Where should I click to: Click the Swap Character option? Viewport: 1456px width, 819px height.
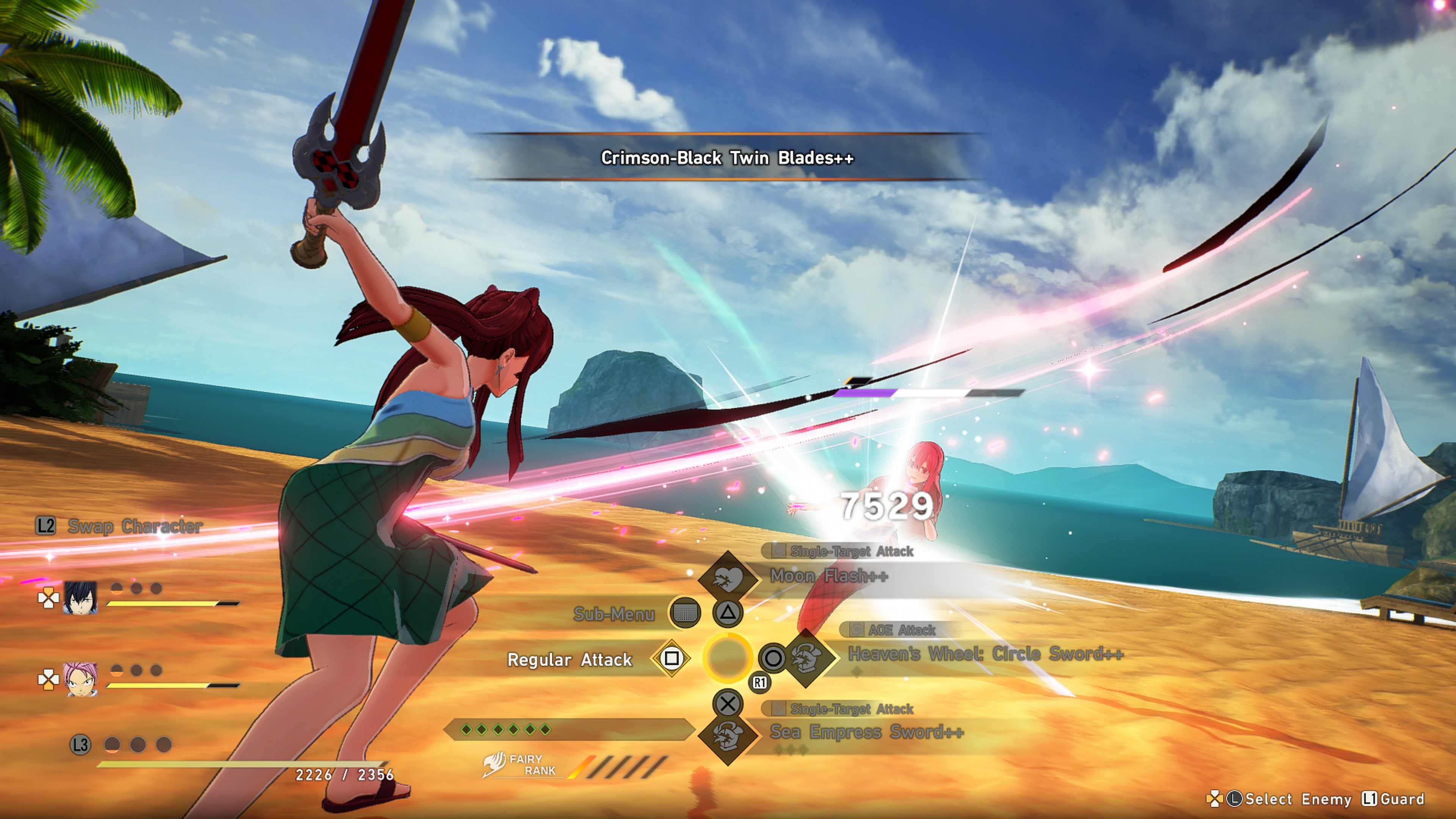(x=135, y=526)
